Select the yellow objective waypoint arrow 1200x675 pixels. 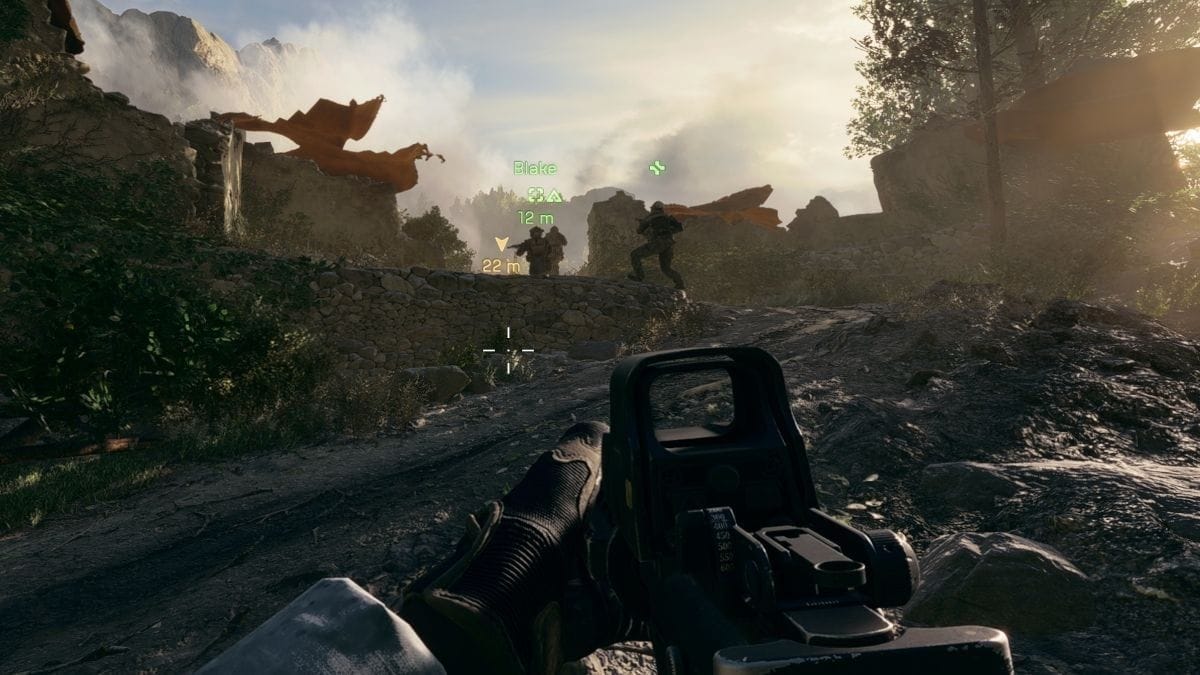[501, 244]
